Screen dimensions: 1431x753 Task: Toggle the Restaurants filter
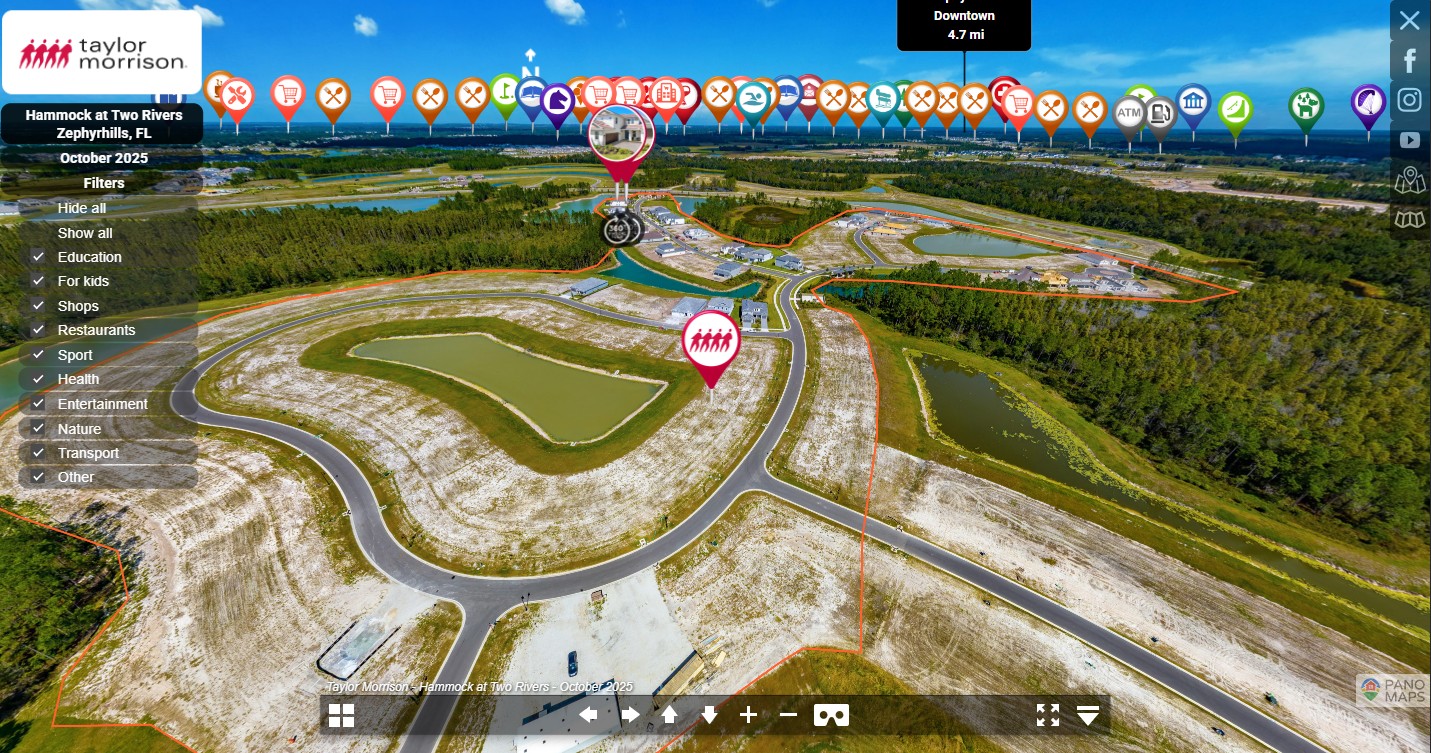tap(39, 330)
